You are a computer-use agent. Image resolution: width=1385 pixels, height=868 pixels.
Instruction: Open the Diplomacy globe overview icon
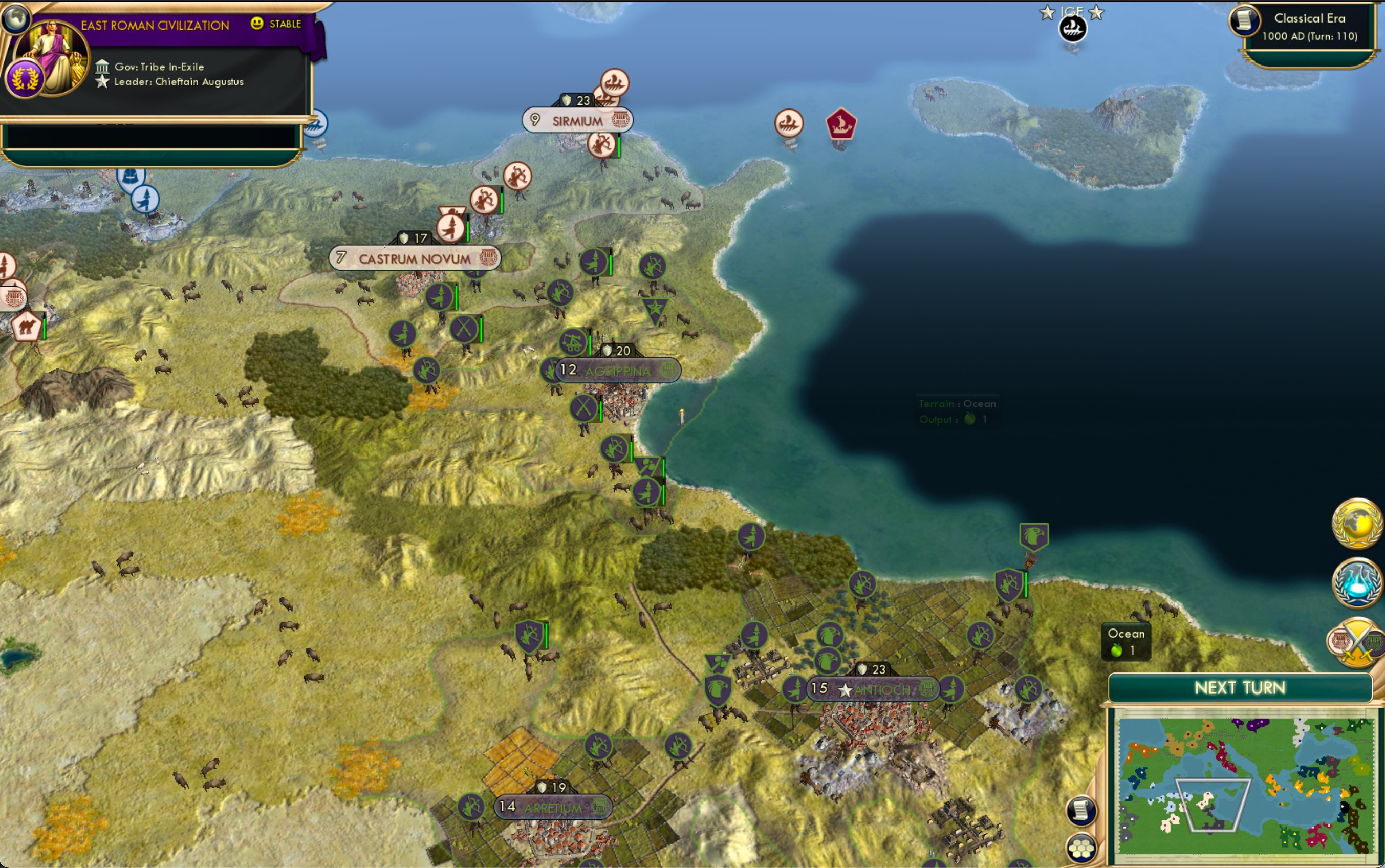(x=1357, y=525)
